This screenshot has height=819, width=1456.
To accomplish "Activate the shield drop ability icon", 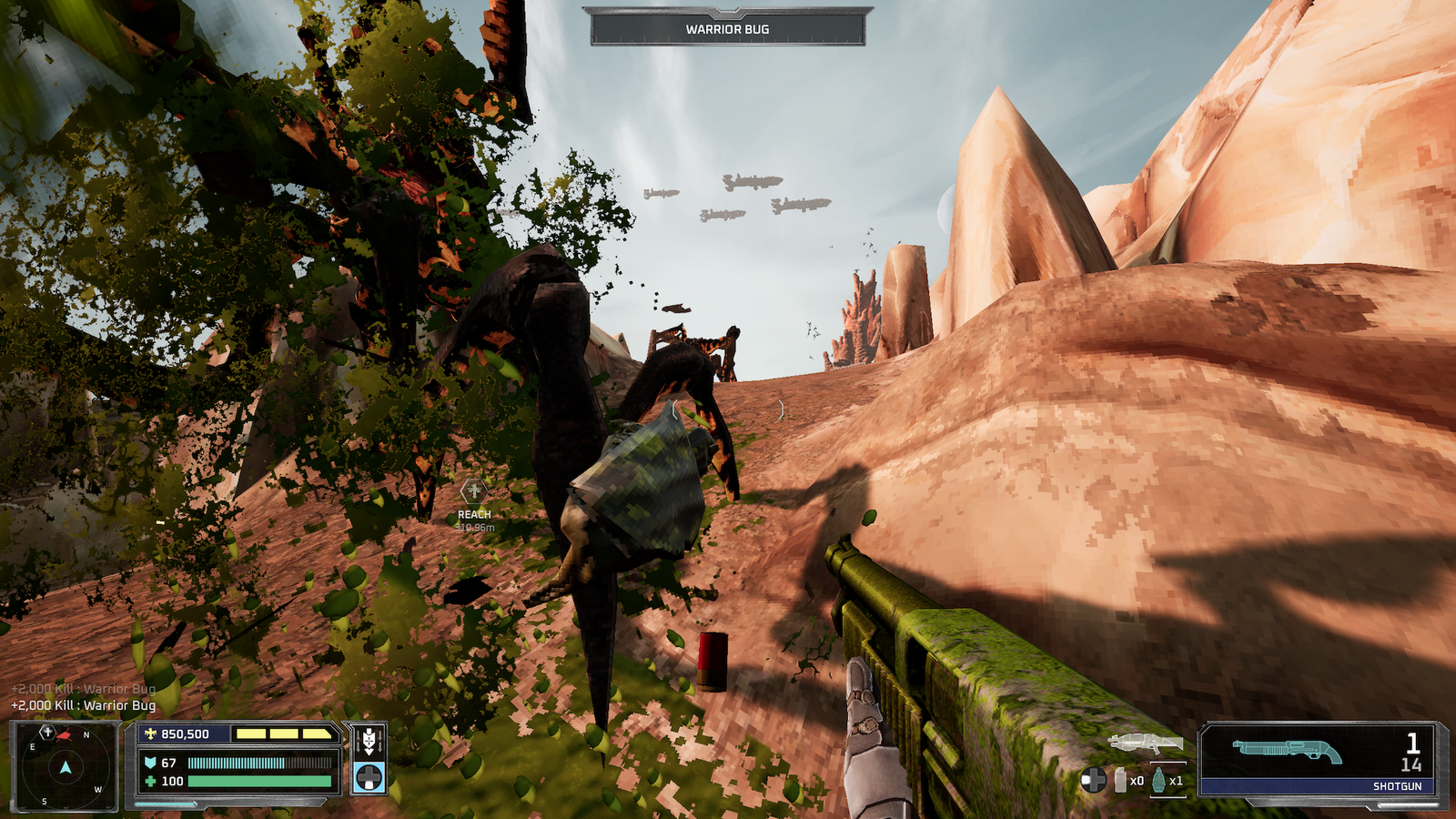I will (x=369, y=741).
